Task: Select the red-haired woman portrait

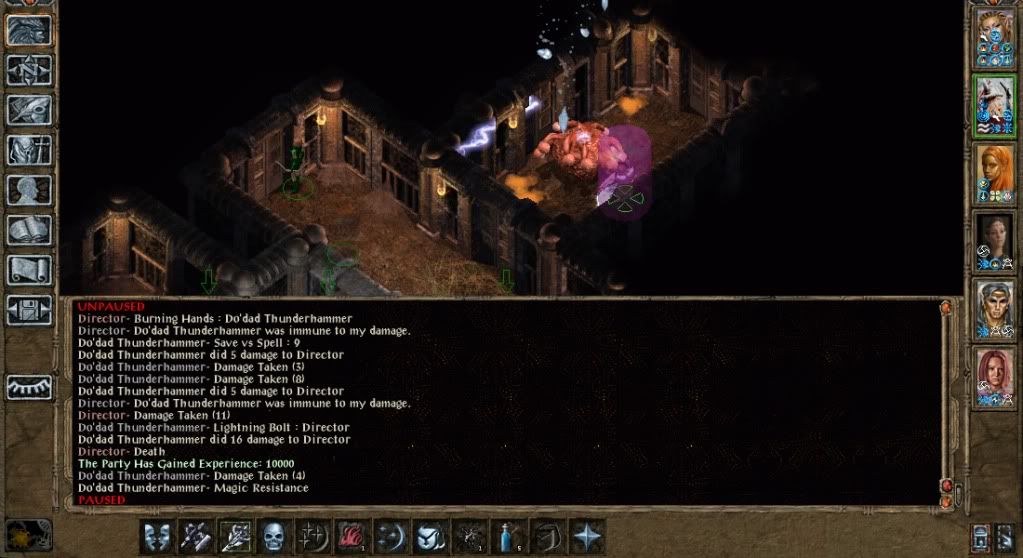Action: tap(995, 376)
